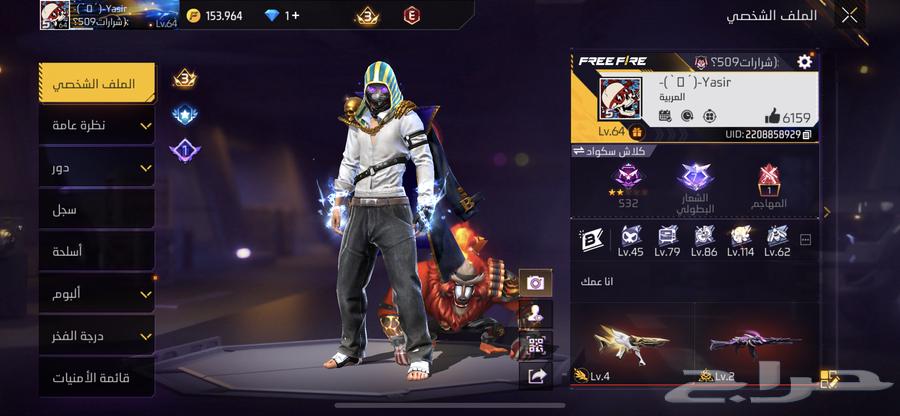Select the الملف الشخصي profile tab
The width and height of the screenshot is (900, 416).
[97, 84]
